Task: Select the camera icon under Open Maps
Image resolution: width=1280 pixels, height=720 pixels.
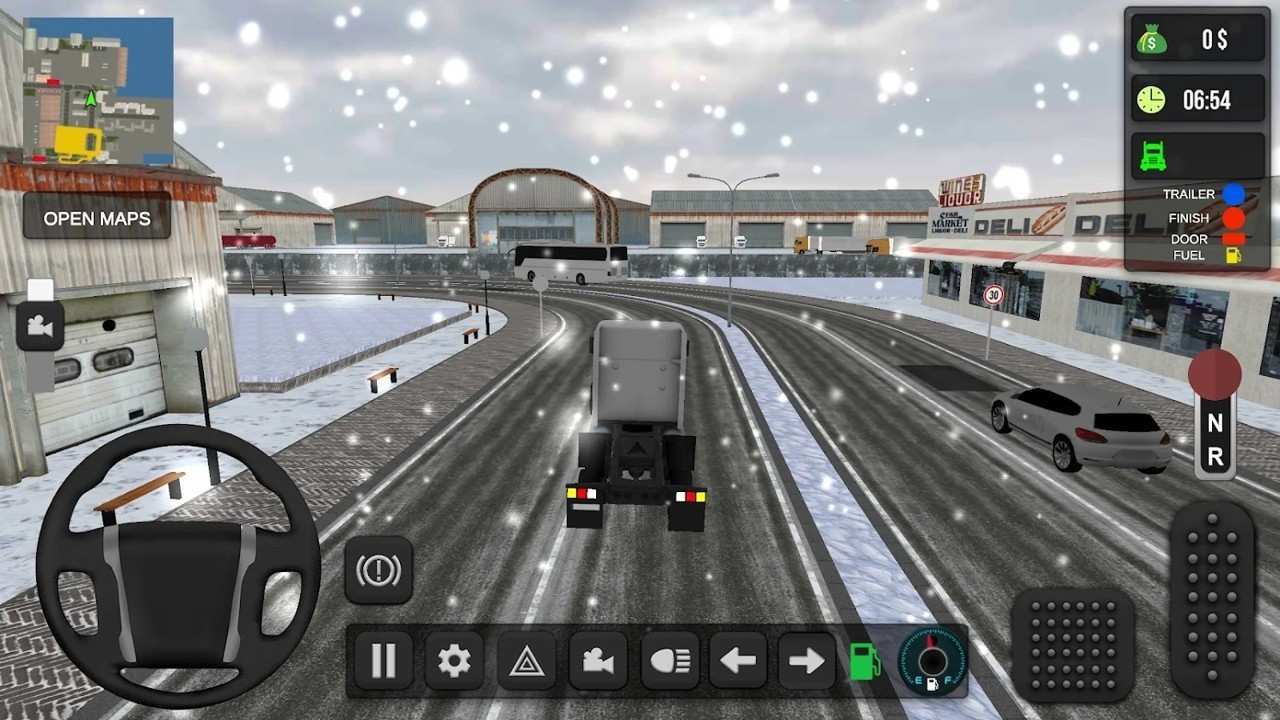Action: pos(40,326)
